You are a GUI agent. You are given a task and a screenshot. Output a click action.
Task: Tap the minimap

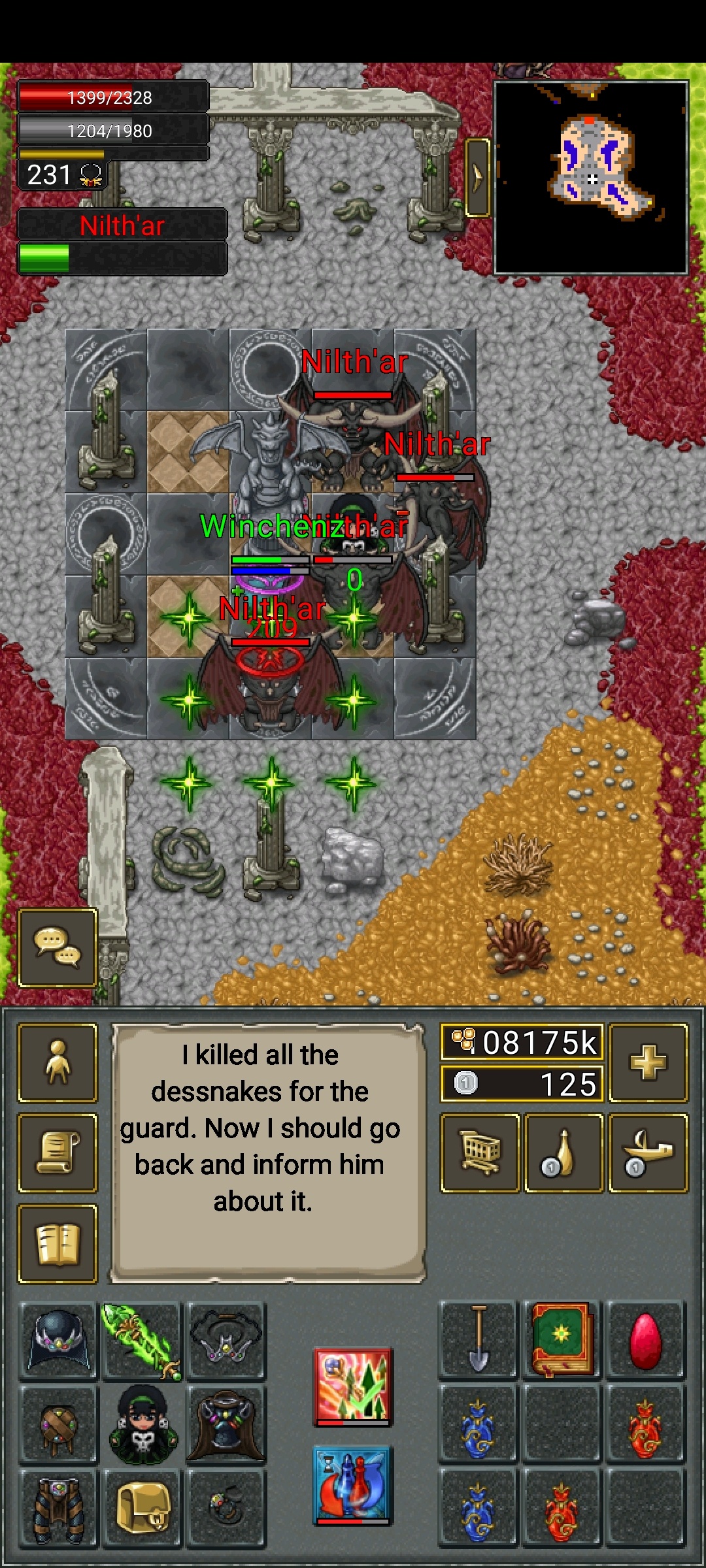pyautogui.click(x=591, y=177)
